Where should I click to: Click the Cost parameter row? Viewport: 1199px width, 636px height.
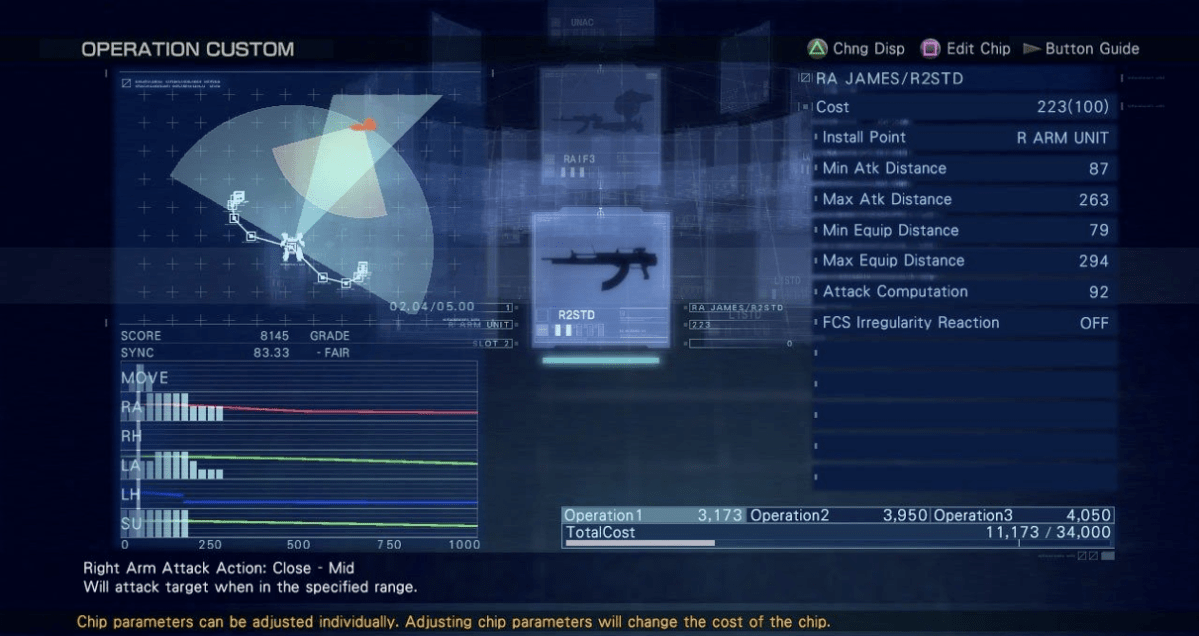click(x=964, y=107)
